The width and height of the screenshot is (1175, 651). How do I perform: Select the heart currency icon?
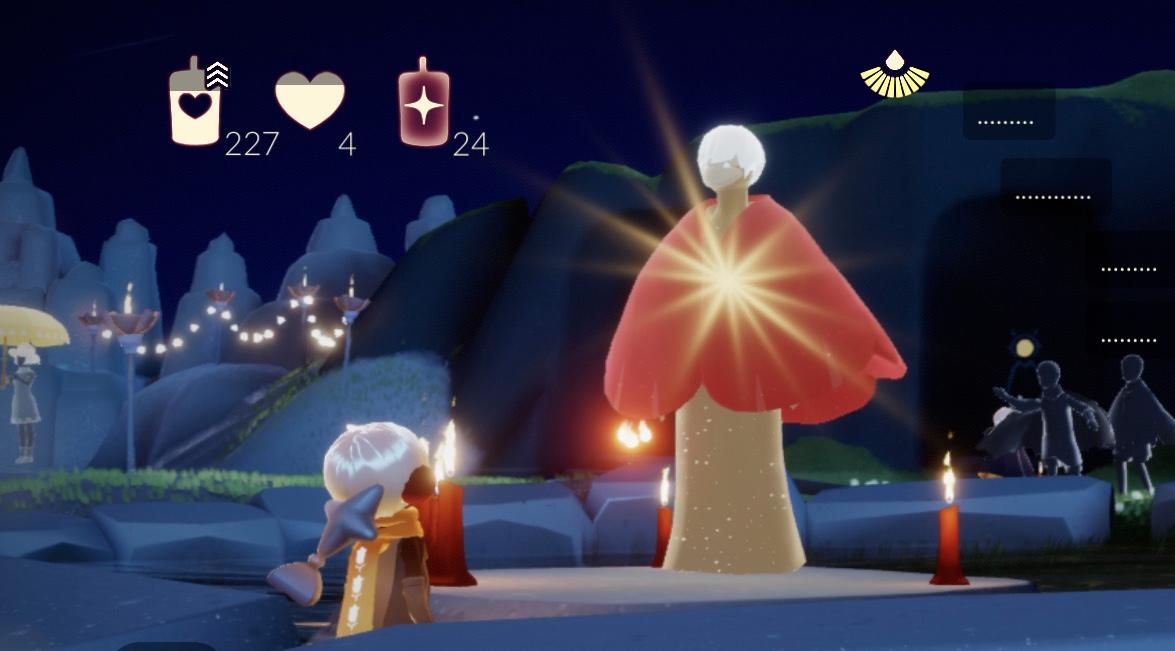[310, 100]
